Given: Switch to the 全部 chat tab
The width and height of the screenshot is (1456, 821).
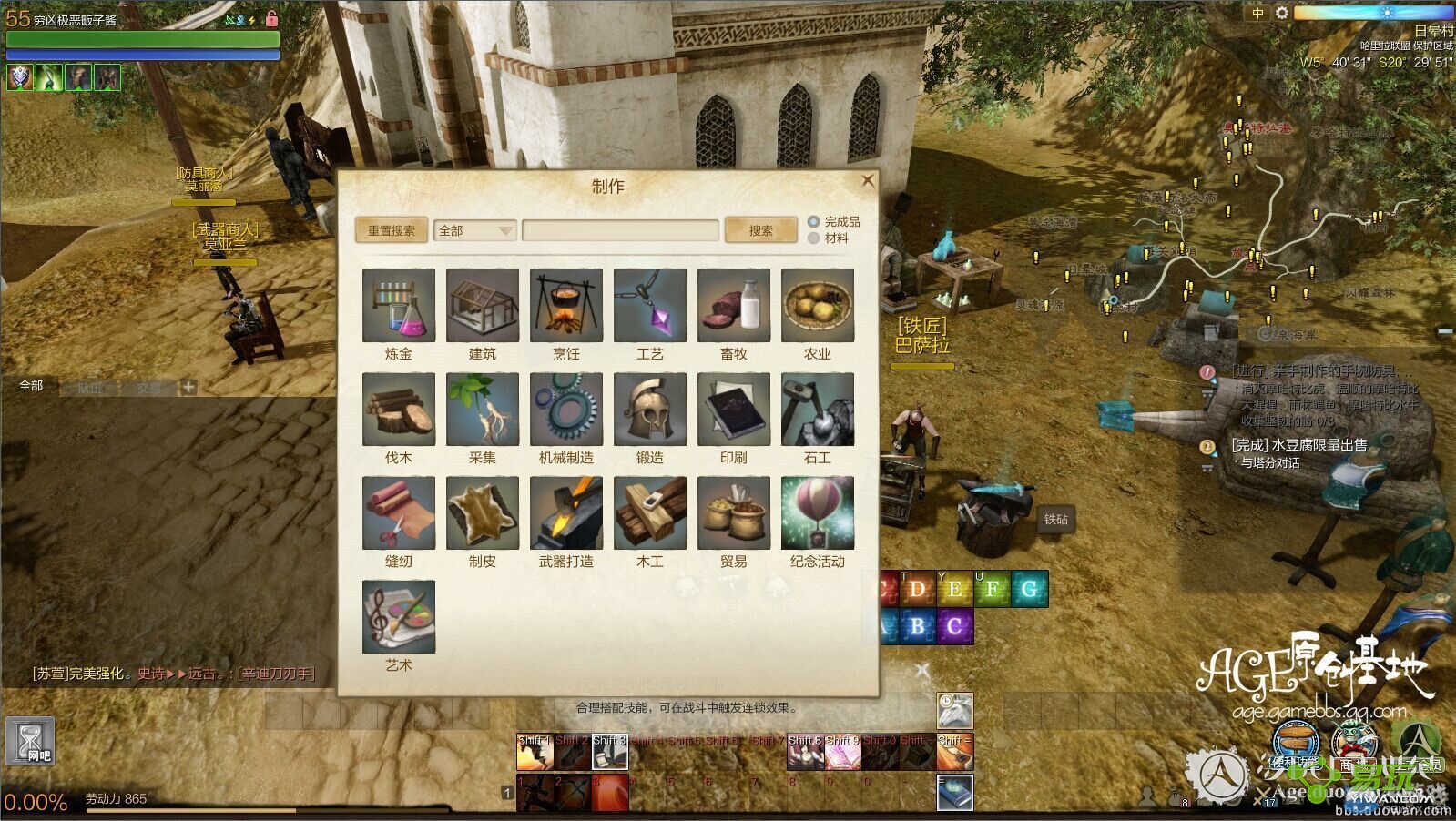Looking at the screenshot, I should pos(32,386).
